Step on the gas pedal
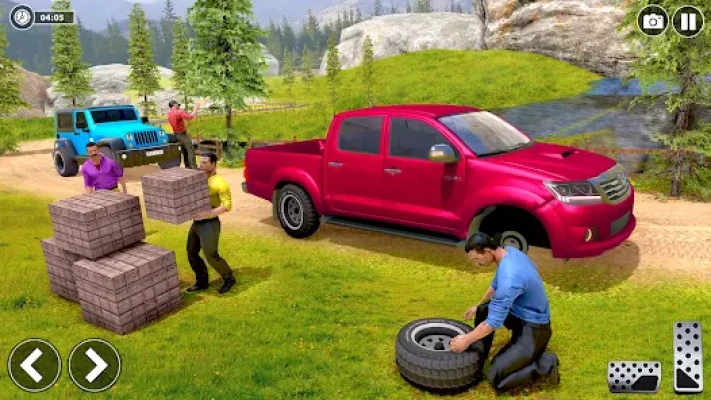The height and width of the screenshot is (400, 711). [688, 357]
